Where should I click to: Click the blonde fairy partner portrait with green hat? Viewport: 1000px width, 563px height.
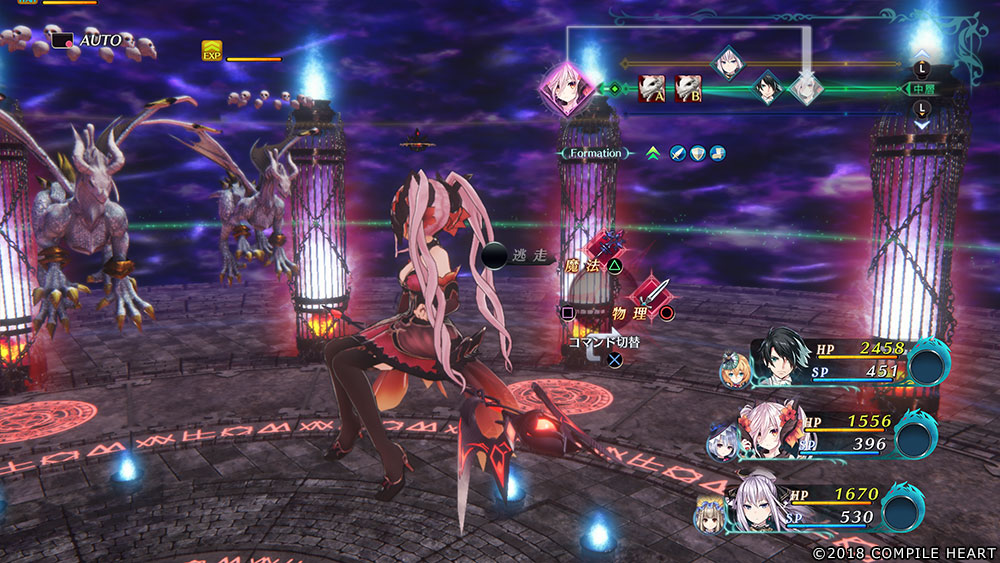[732, 370]
